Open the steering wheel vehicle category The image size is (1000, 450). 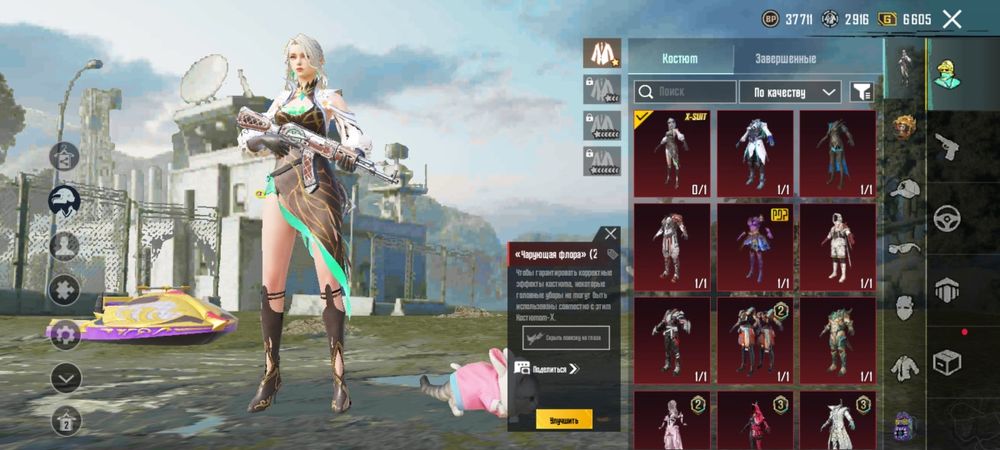click(947, 218)
